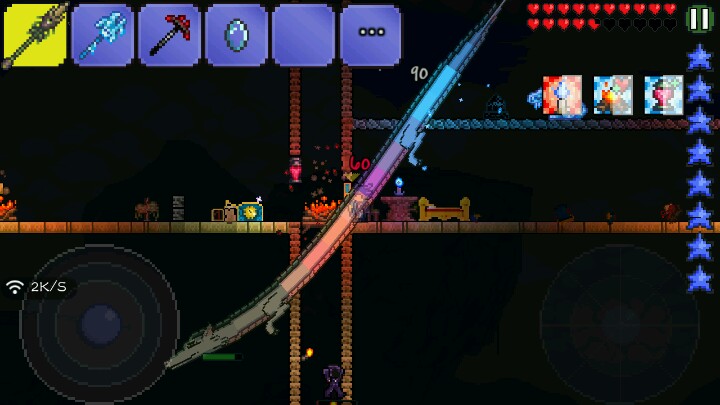720x405 pixels.
Task: Select the spear weapon hotbar slot
Action: tap(35, 35)
